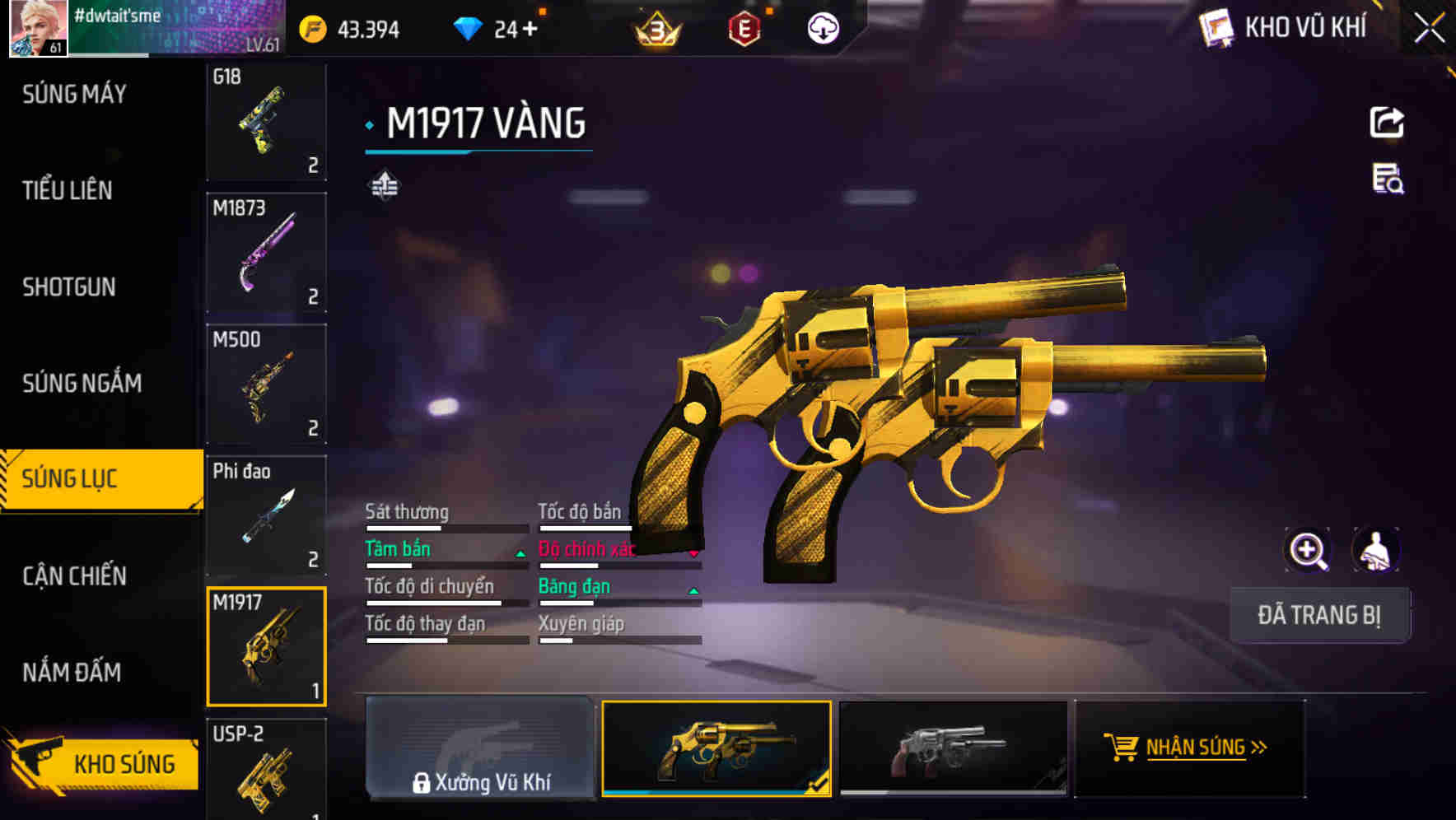
Task: Open the TIỂU LIÊN weapon category
Action: pyautogui.click(x=68, y=191)
